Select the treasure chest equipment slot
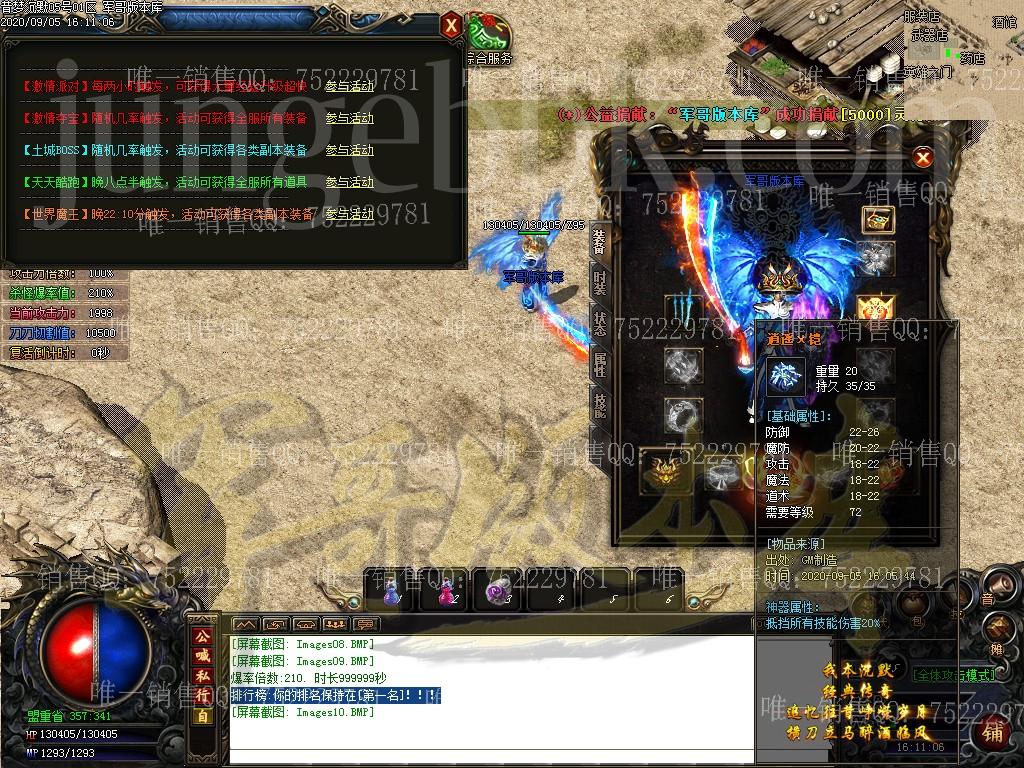Screen dimensions: 1024x768 coord(876,220)
